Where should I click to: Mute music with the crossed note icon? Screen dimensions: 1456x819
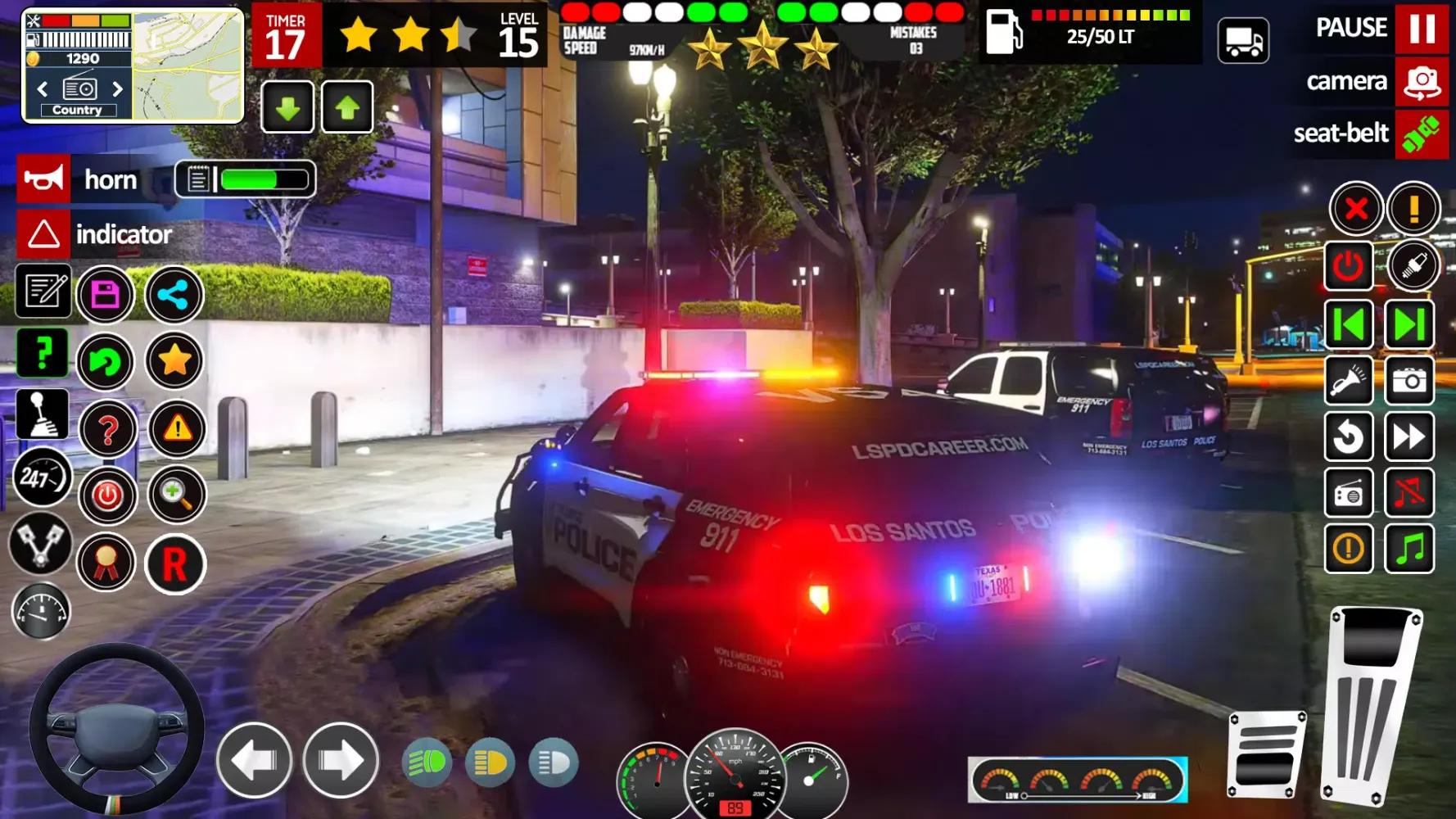pyautogui.click(x=1409, y=493)
